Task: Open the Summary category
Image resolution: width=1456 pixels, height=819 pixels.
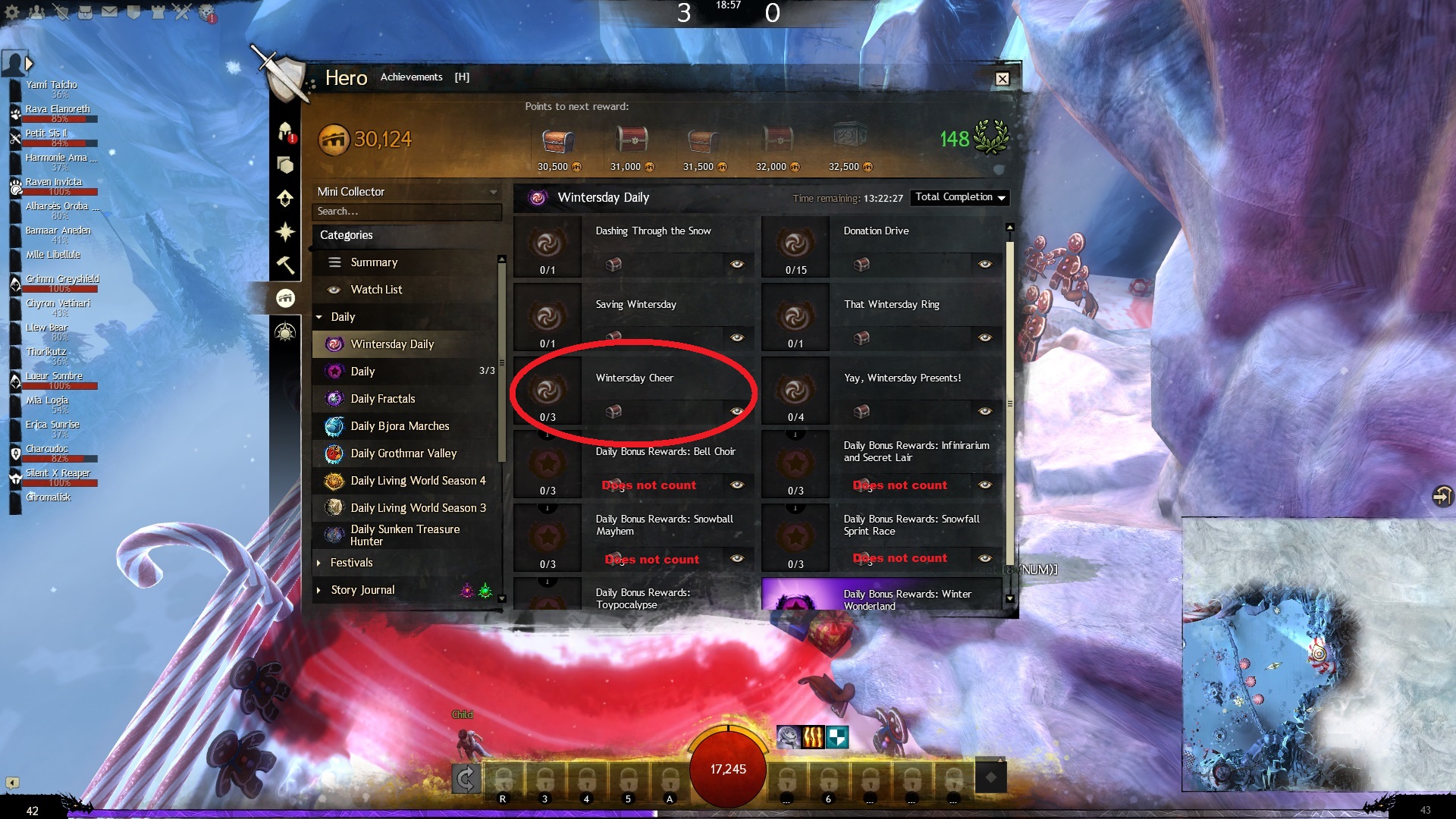Action: (374, 262)
